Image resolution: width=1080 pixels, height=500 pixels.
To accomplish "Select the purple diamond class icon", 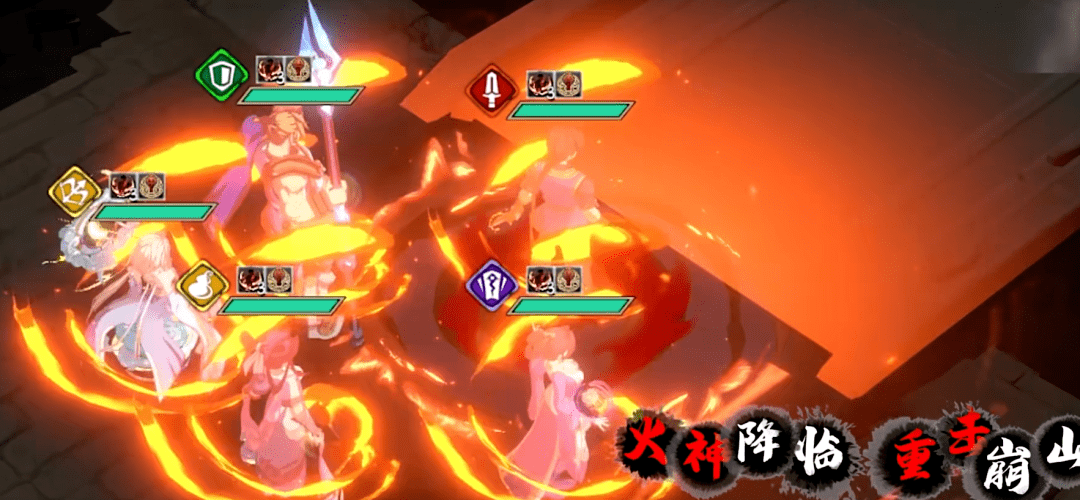I will (x=491, y=287).
